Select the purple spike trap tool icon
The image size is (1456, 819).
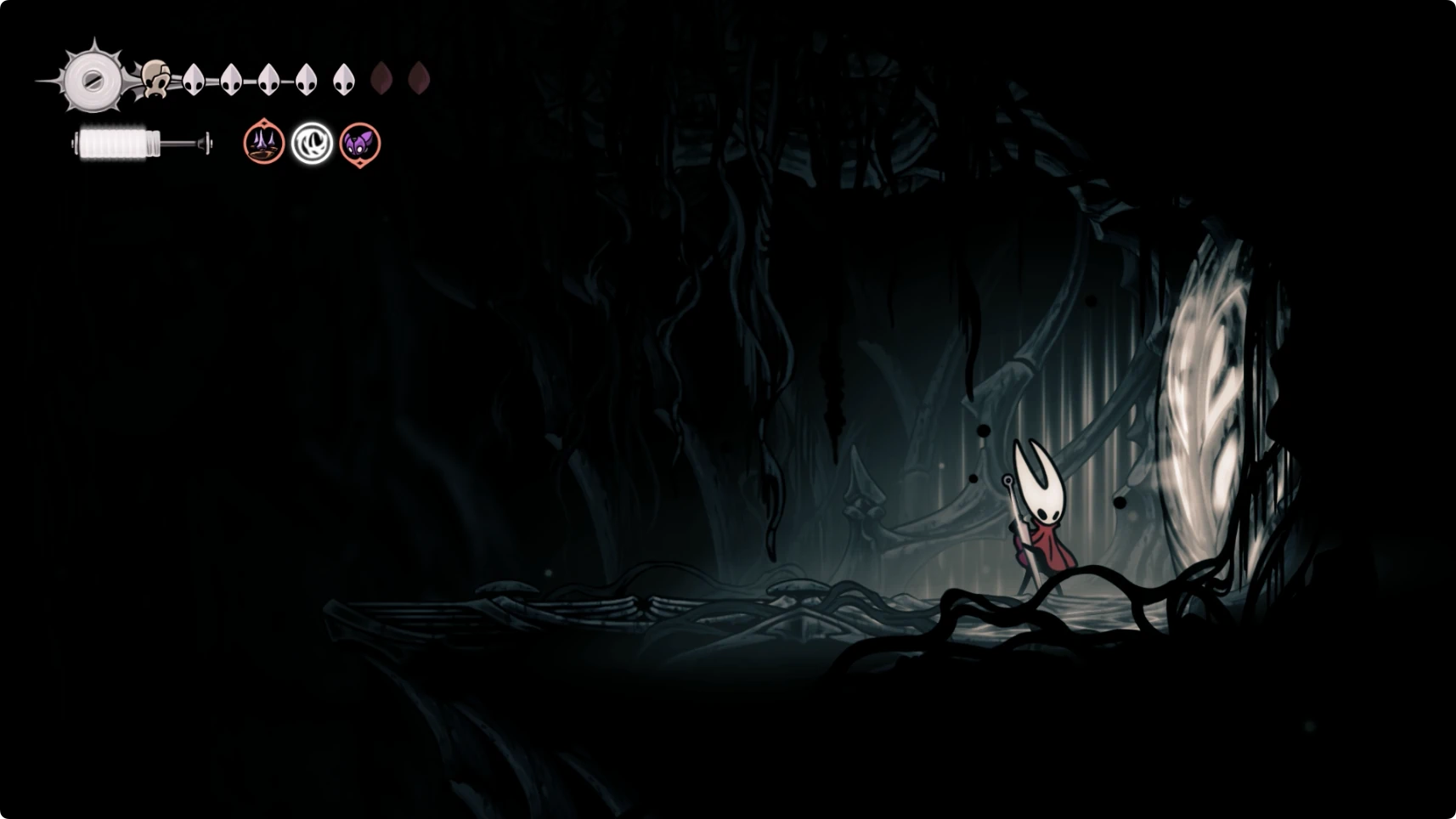coord(263,143)
